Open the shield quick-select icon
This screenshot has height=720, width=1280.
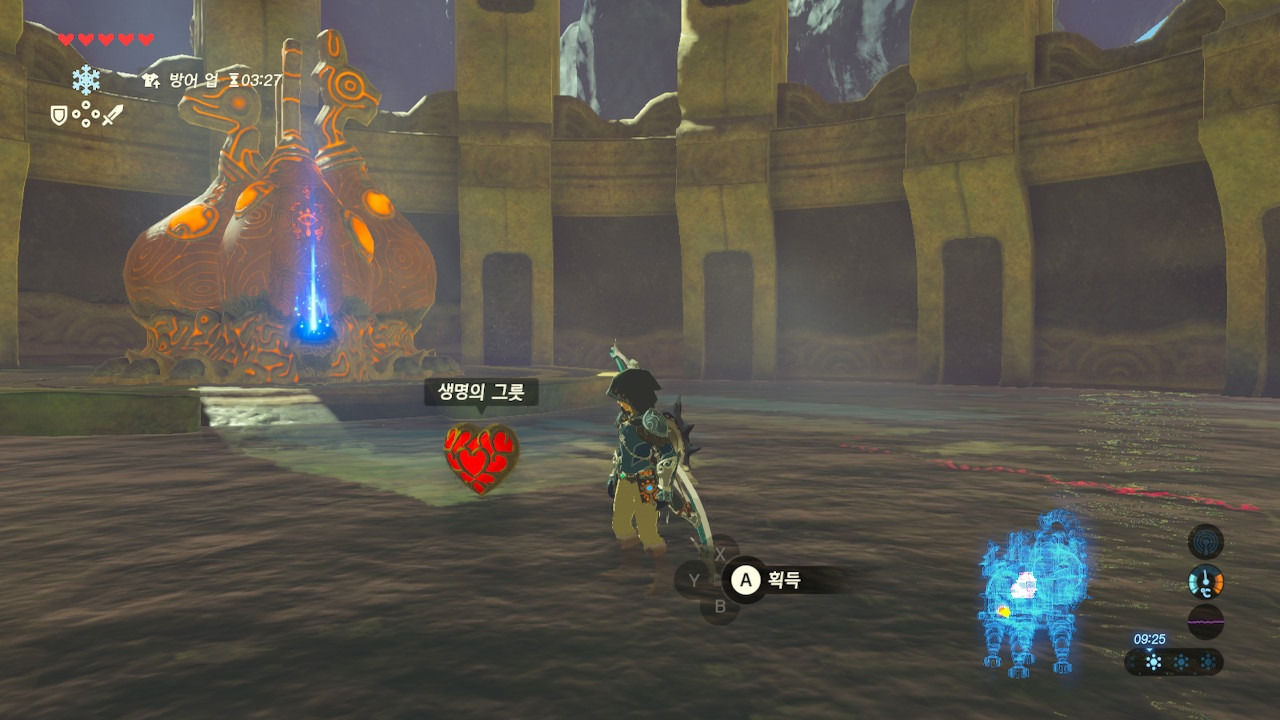click(x=59, y=116)
